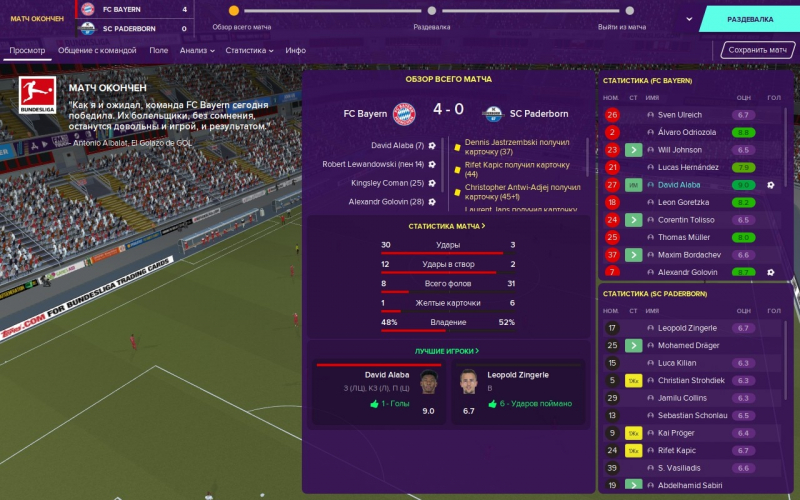The image size is (800, 500).
Task: Go to the dressing room via the Раздевалка button
Action: tap(749, 19)
